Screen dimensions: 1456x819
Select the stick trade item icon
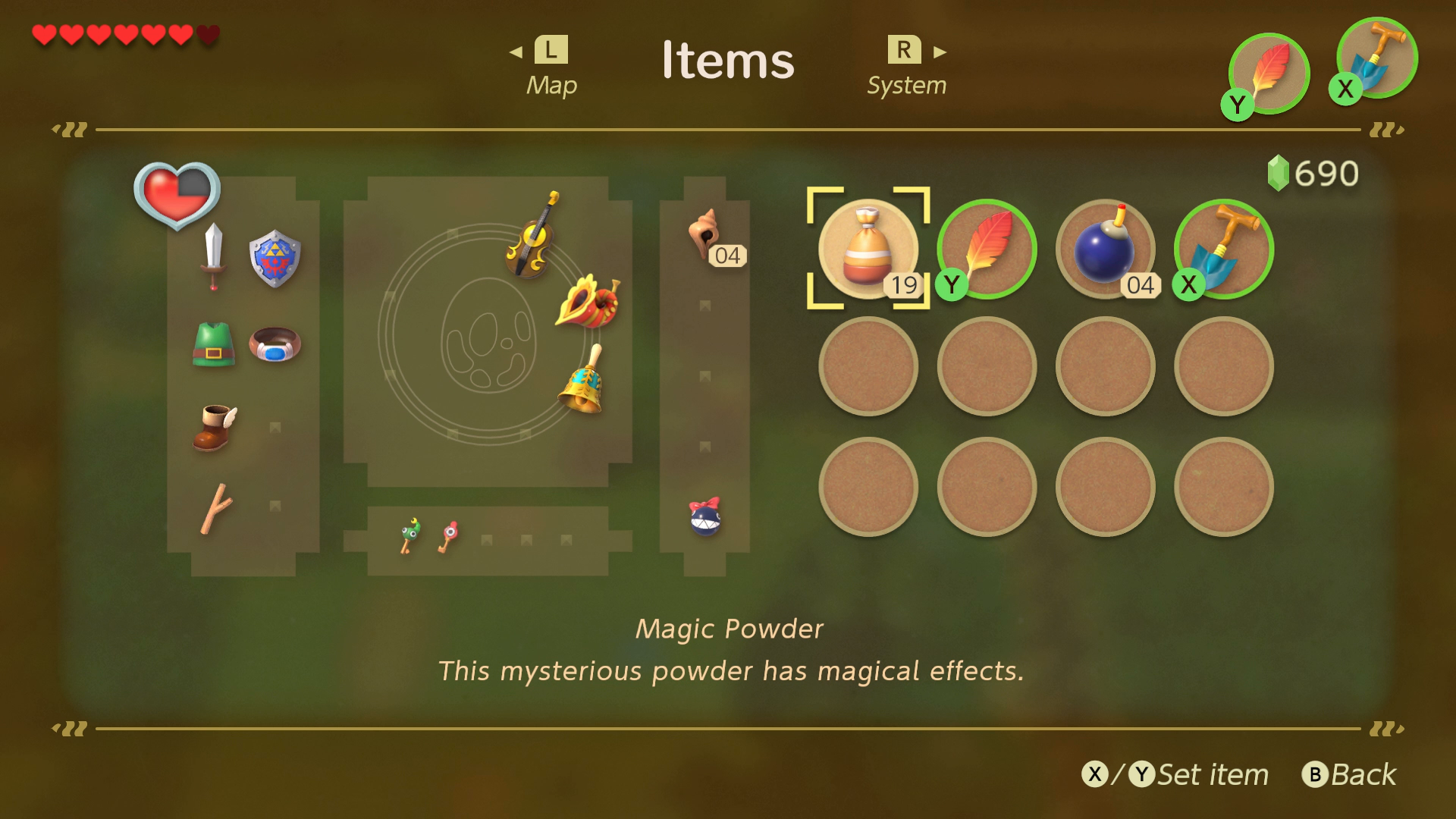click(x=215, y=508)
